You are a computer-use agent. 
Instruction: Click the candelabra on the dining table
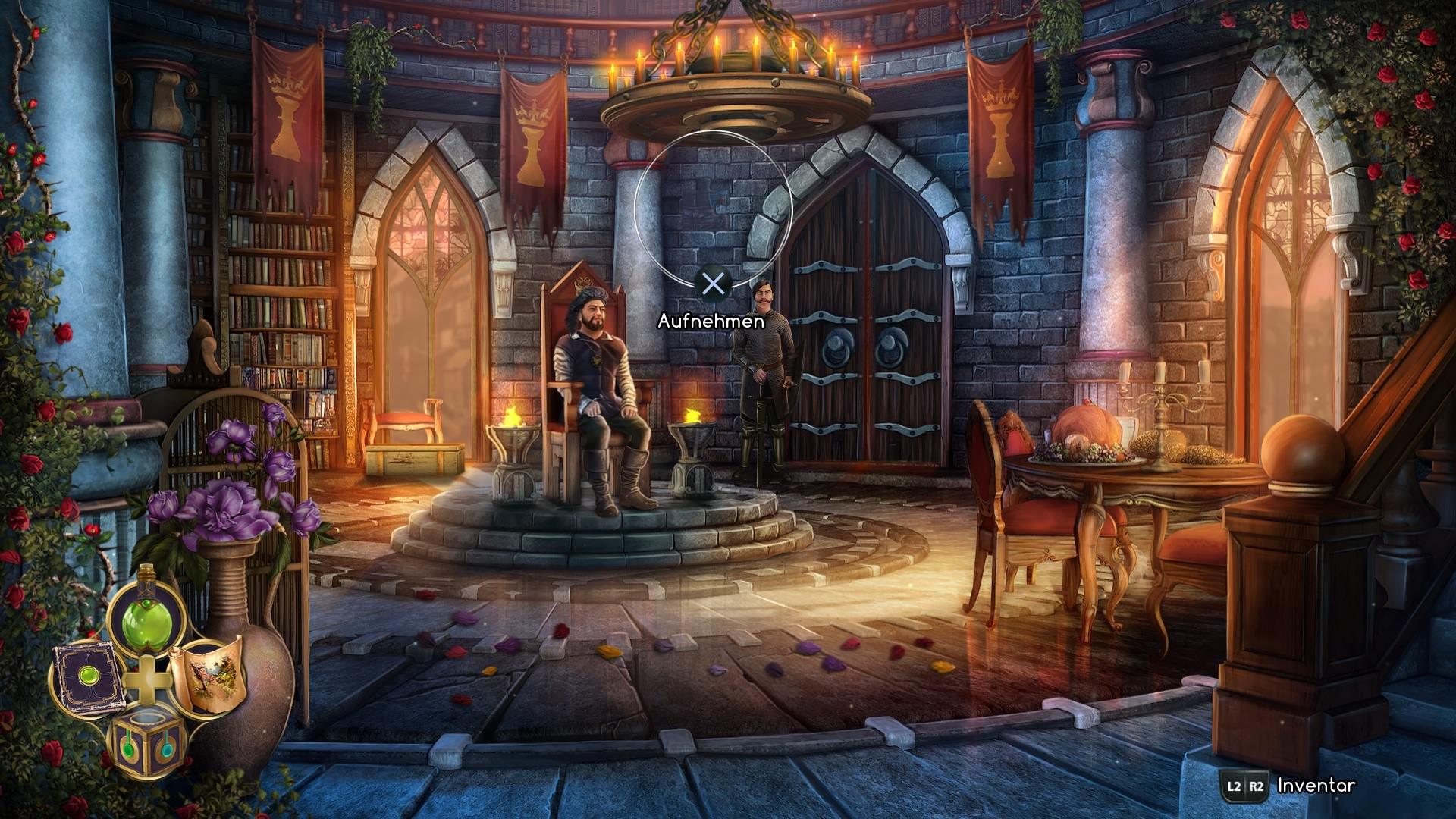(1160, 409)
